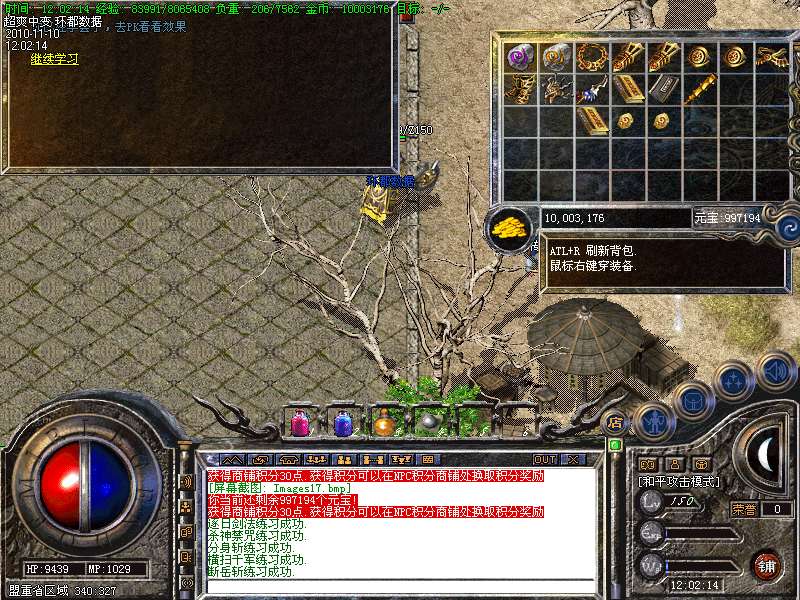
Task: Pick the blue-gemmed sword item in the bag
Action: [x=590, y=90]
